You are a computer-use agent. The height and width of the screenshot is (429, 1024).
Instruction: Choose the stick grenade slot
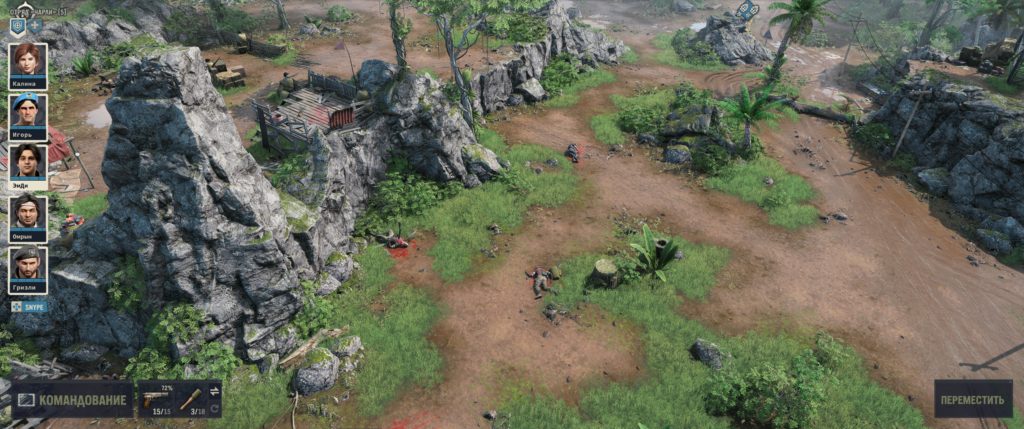tap(190, 399)
